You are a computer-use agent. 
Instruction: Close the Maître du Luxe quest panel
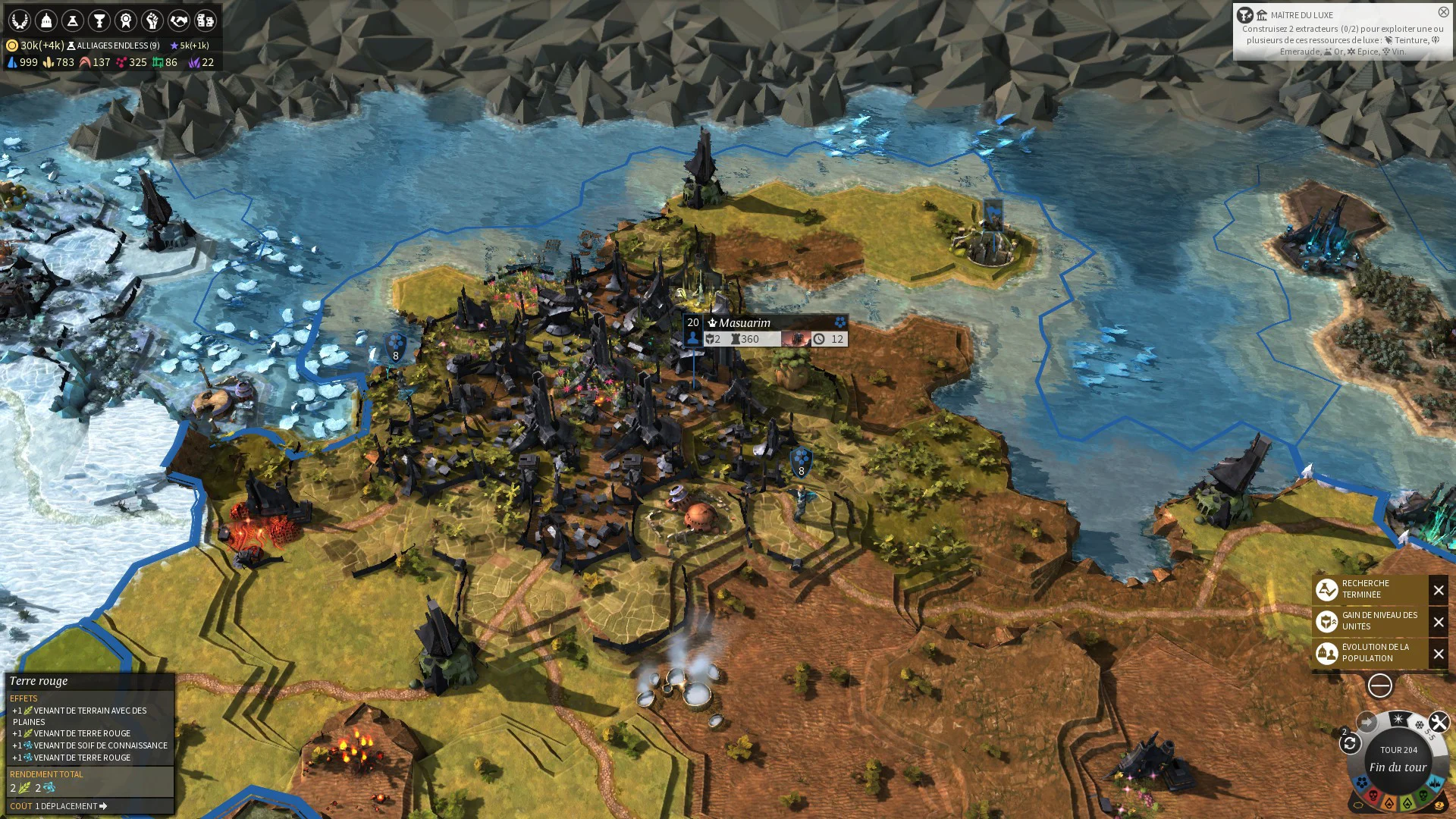[x=1443, y=12]
